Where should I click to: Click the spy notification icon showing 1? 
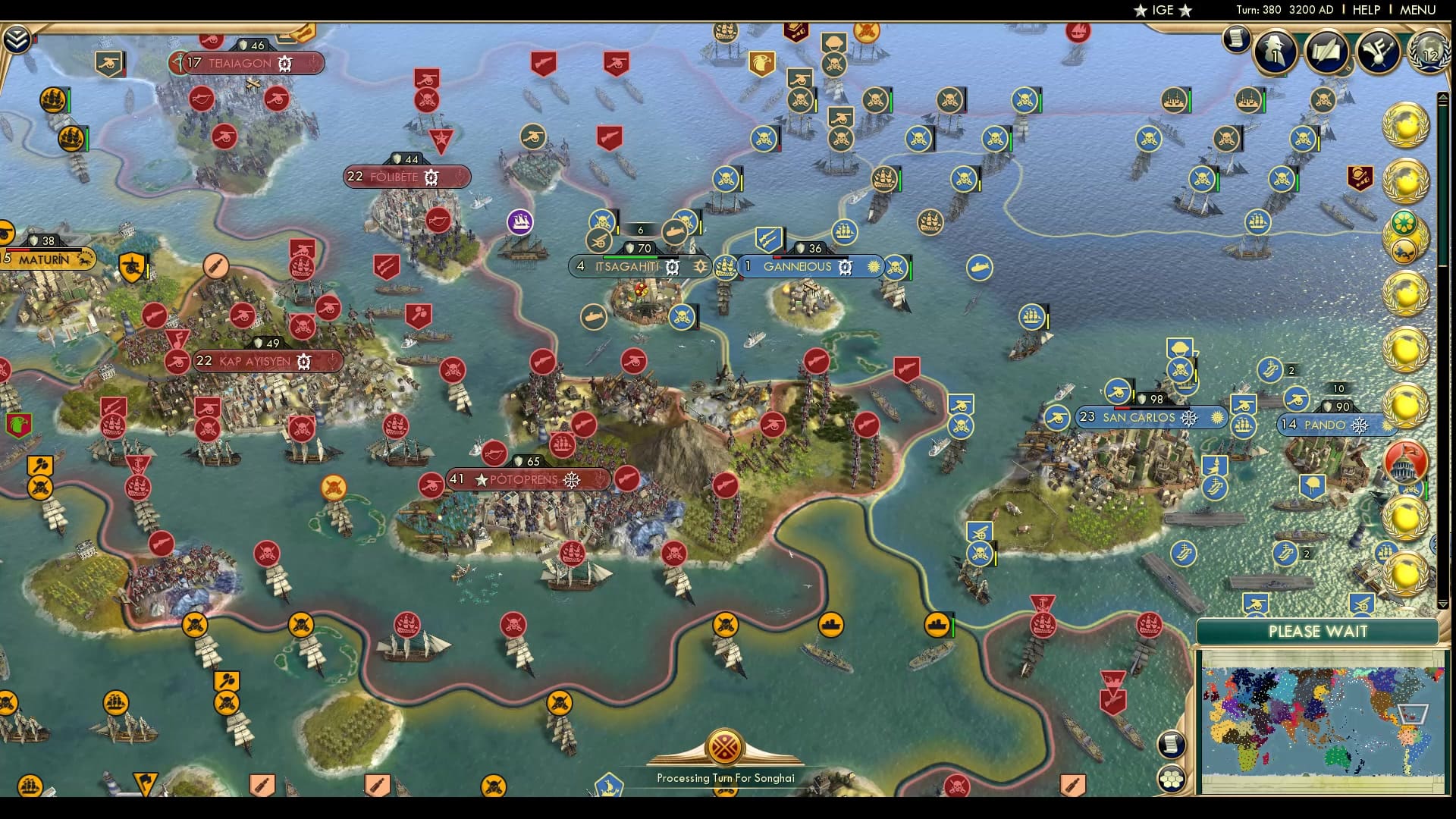[x=1274, y=55]
